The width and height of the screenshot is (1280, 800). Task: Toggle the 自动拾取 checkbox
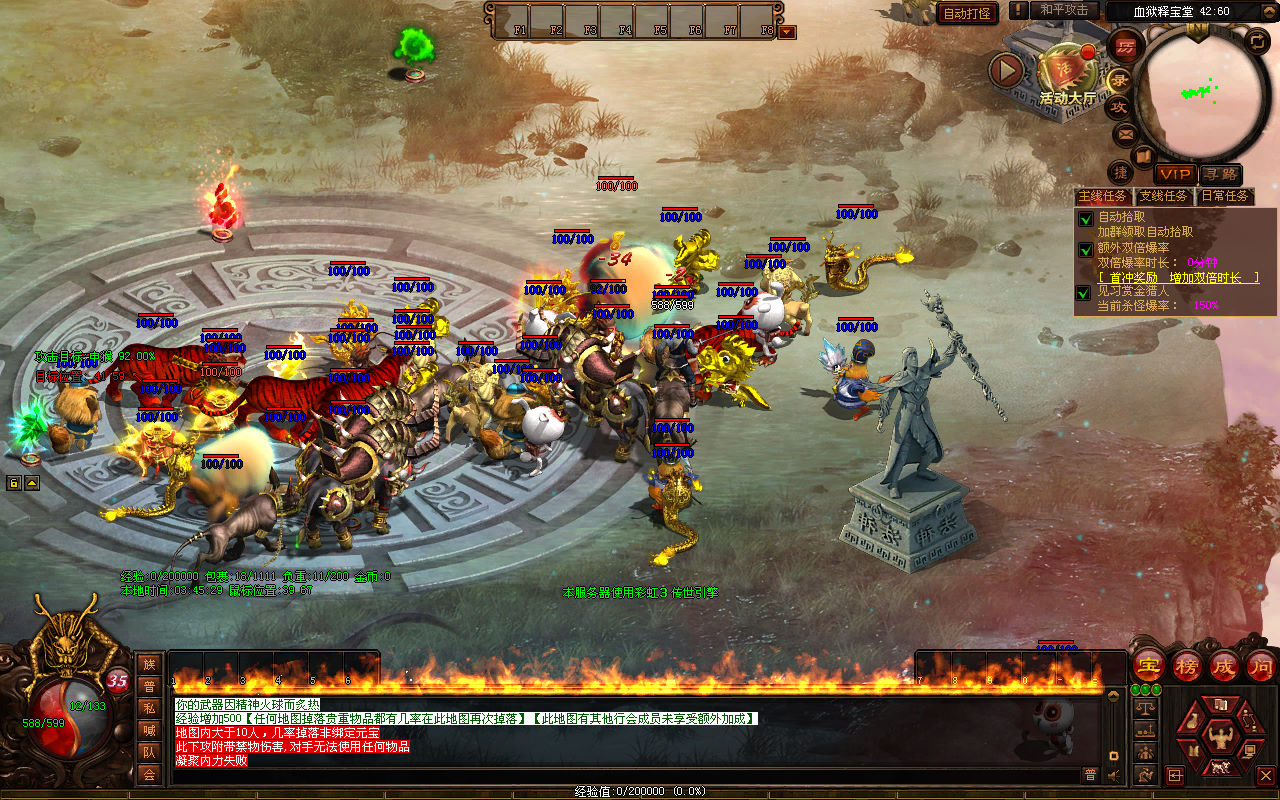(1085, 218)
